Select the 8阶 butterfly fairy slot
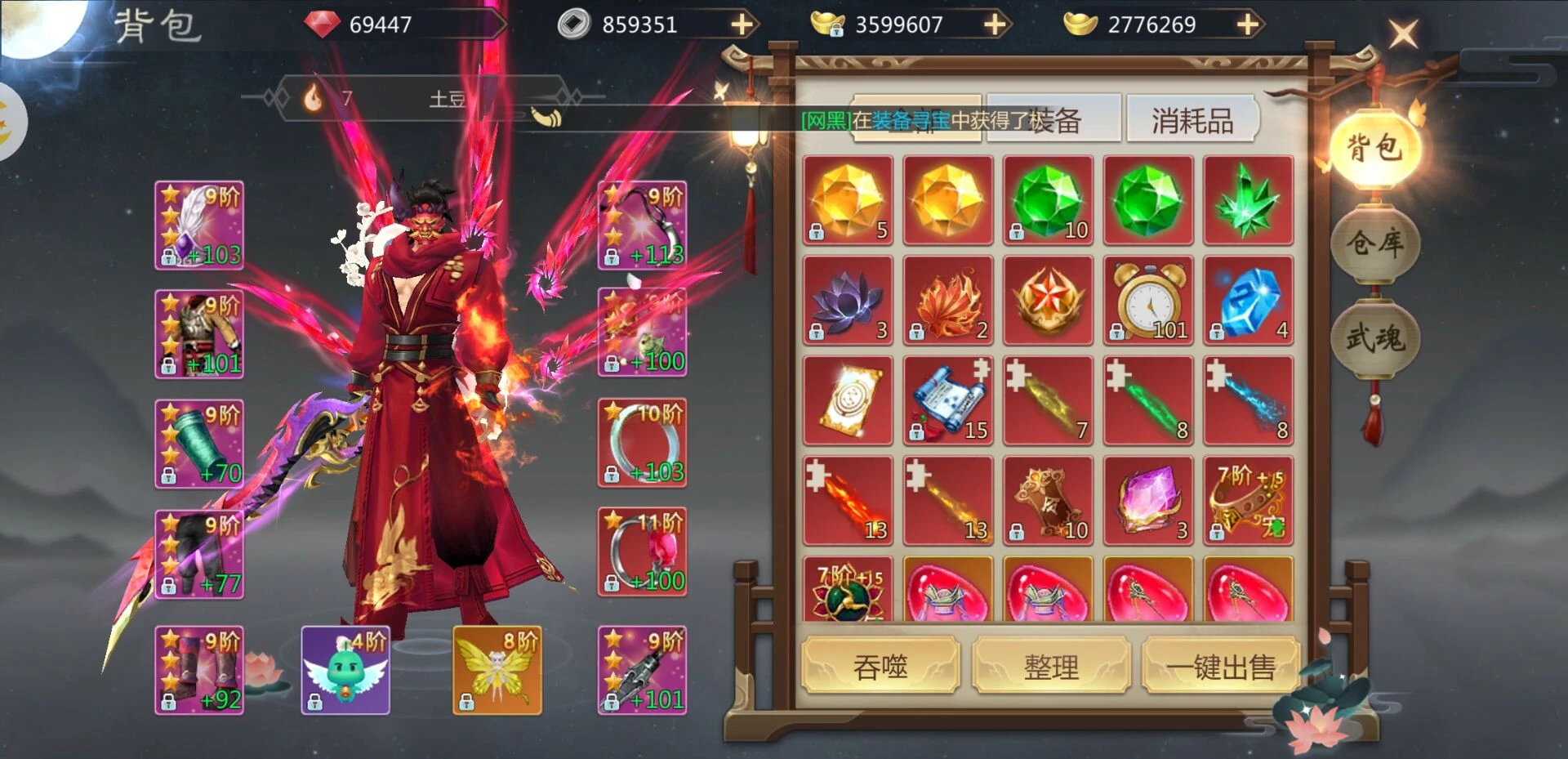Image resolution: width=1568 pixels, height=759 pixels. tap(497, 670)
